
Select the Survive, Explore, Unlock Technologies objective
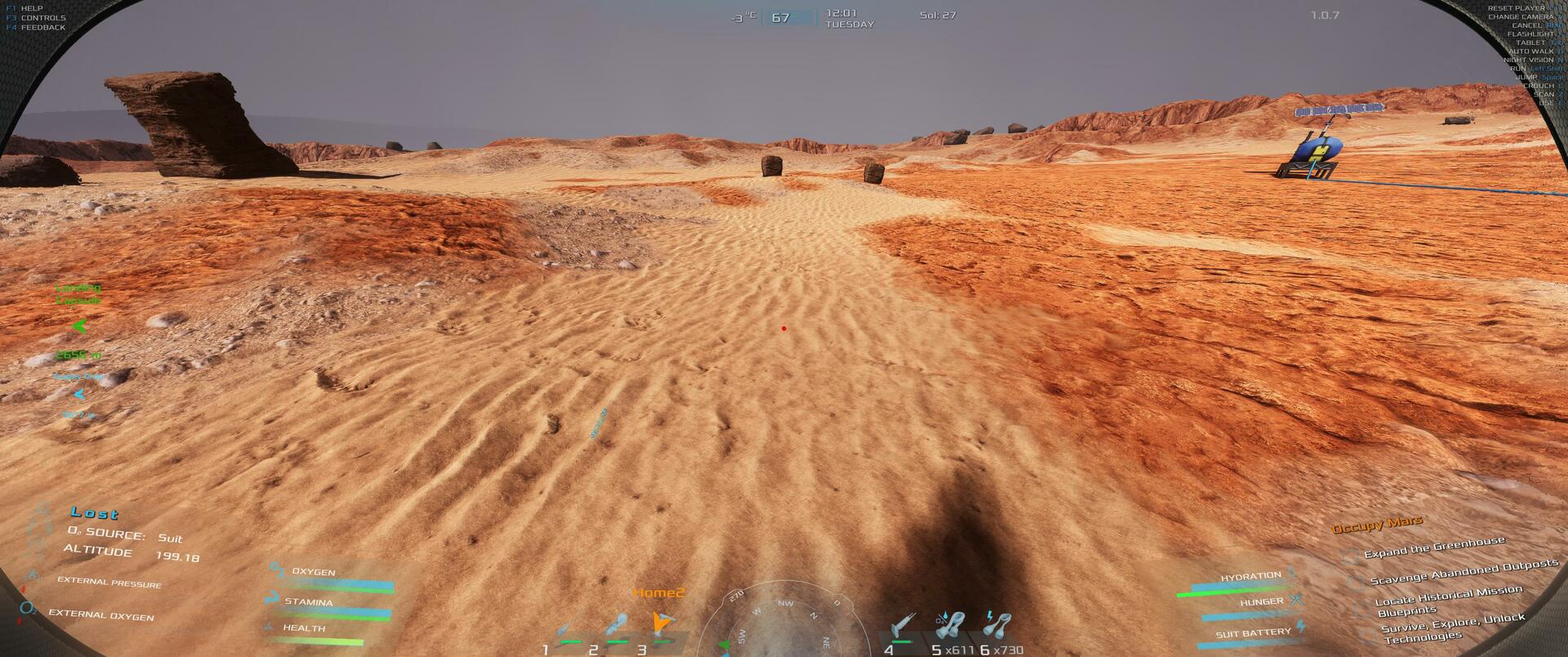(1452, 628)
